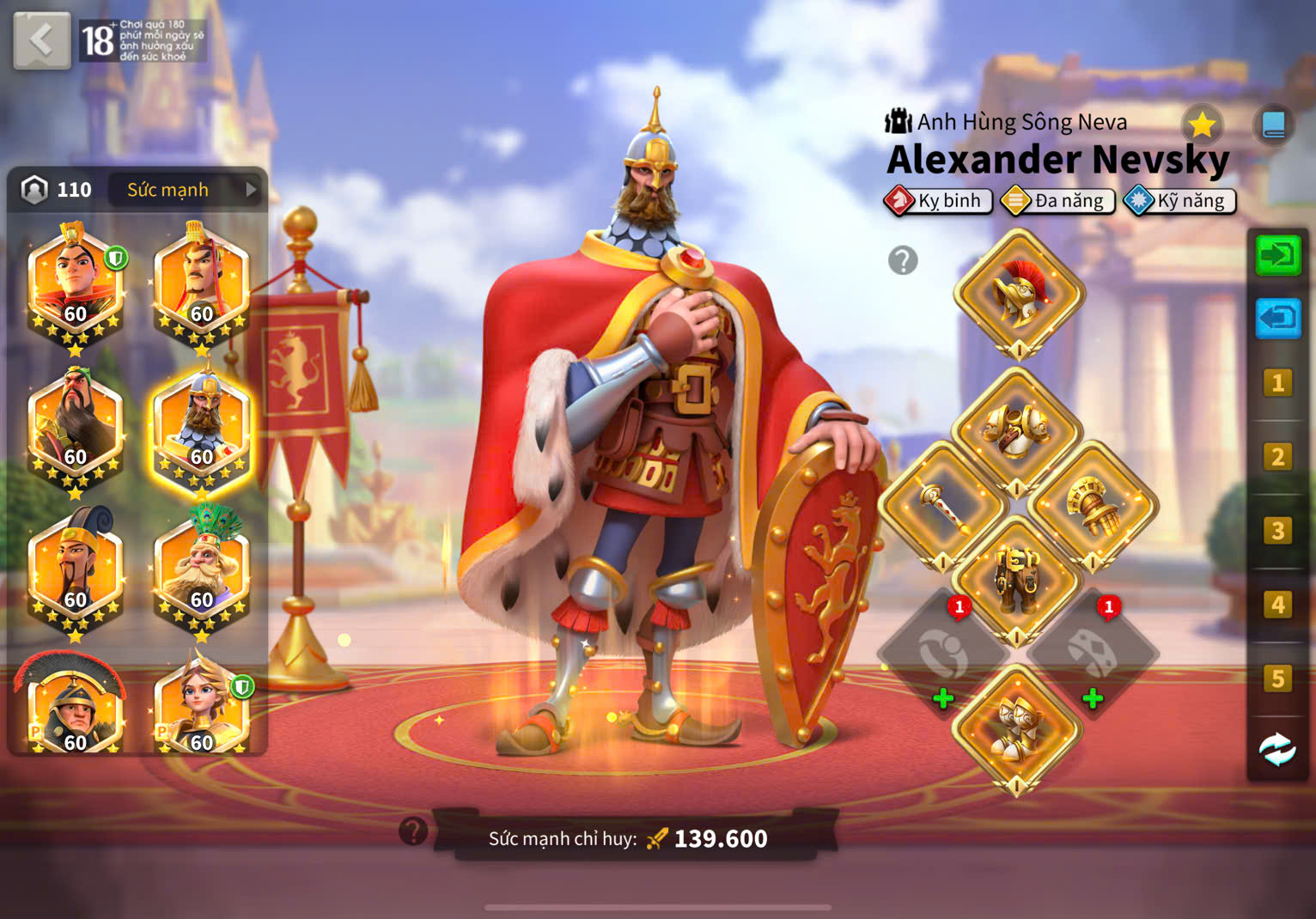Click the blue unequip arrow button
Viewport: 1316px width, 919px height.
(1277, 319)
